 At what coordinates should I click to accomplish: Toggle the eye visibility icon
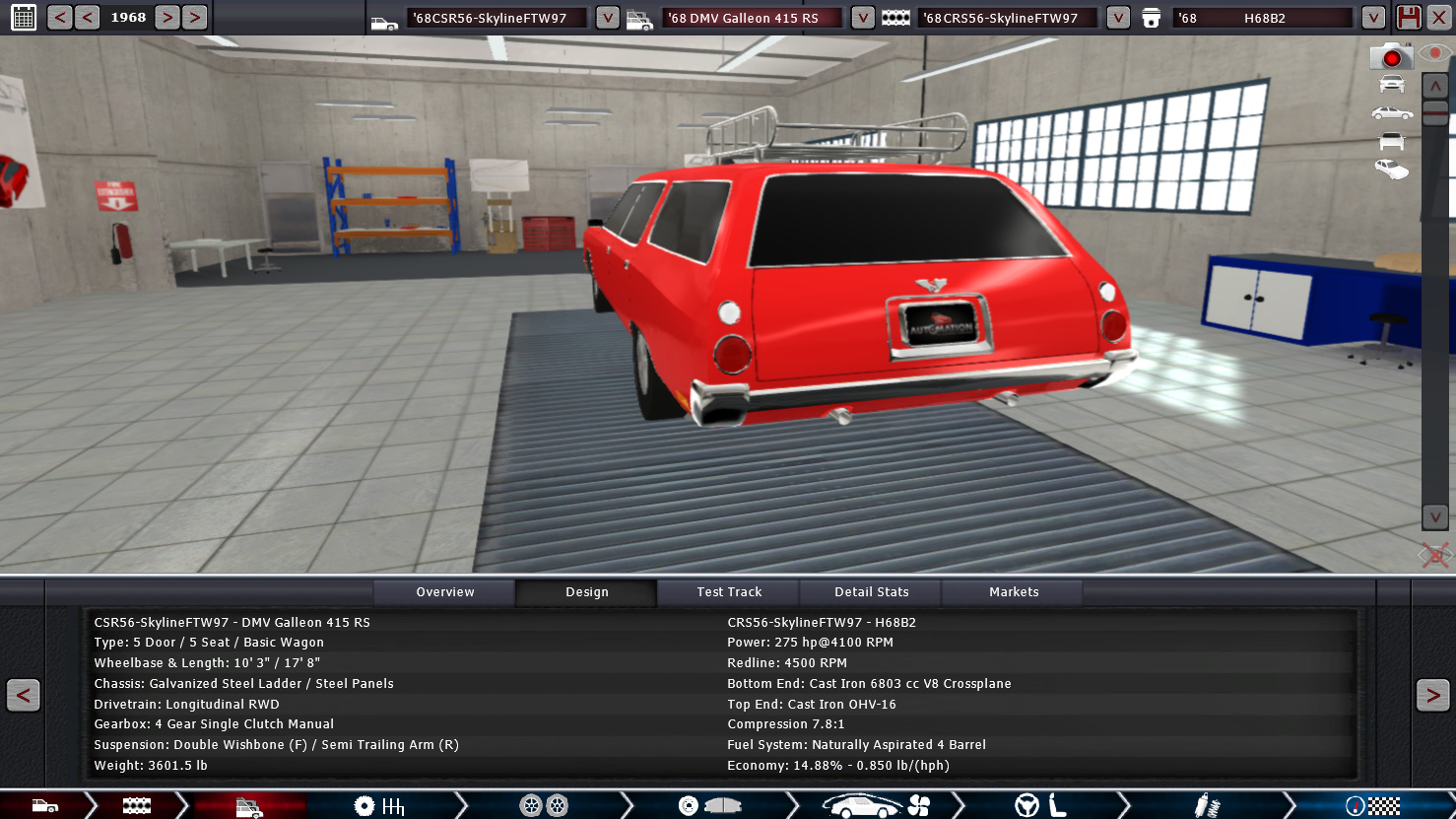[x=1434, y=53]
